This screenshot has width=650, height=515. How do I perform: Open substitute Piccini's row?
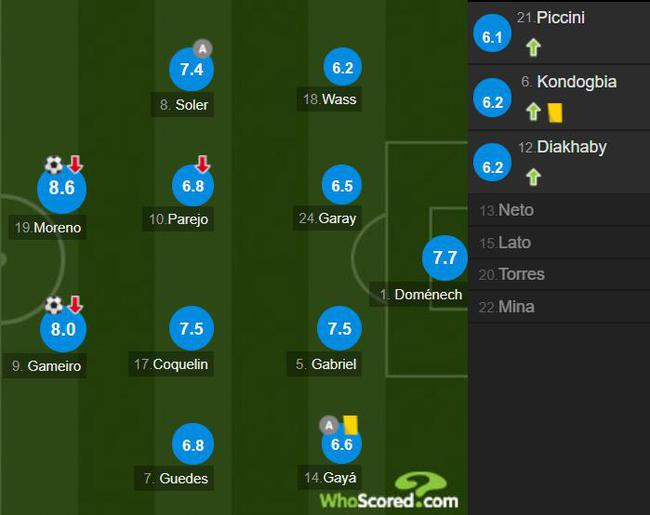(560, 32)
